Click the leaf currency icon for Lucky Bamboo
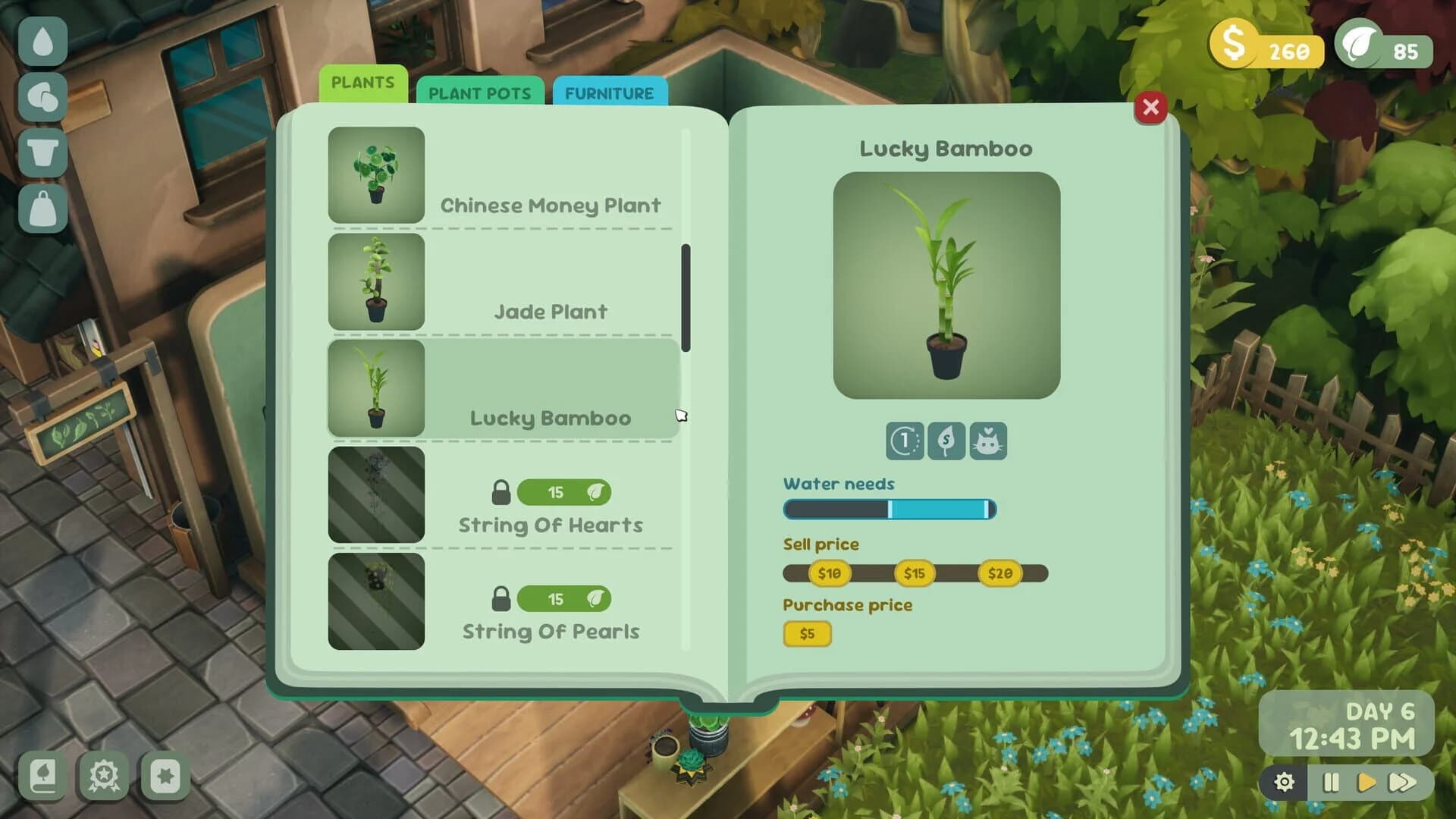The height and width of the screenshot is (819, 1456). [x=946, y=442]
